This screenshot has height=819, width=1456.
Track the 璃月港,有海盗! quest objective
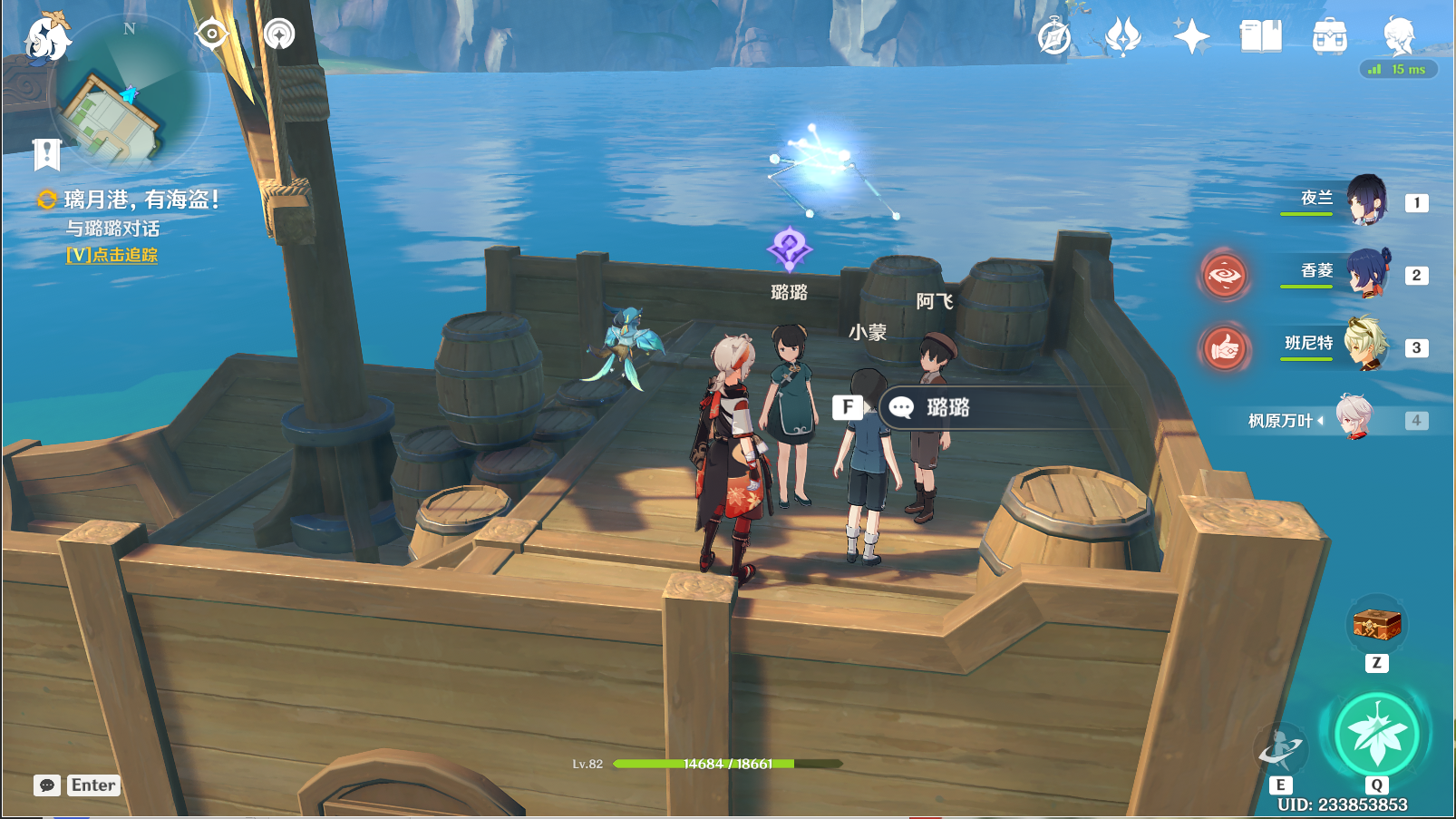tap(112, 256)
